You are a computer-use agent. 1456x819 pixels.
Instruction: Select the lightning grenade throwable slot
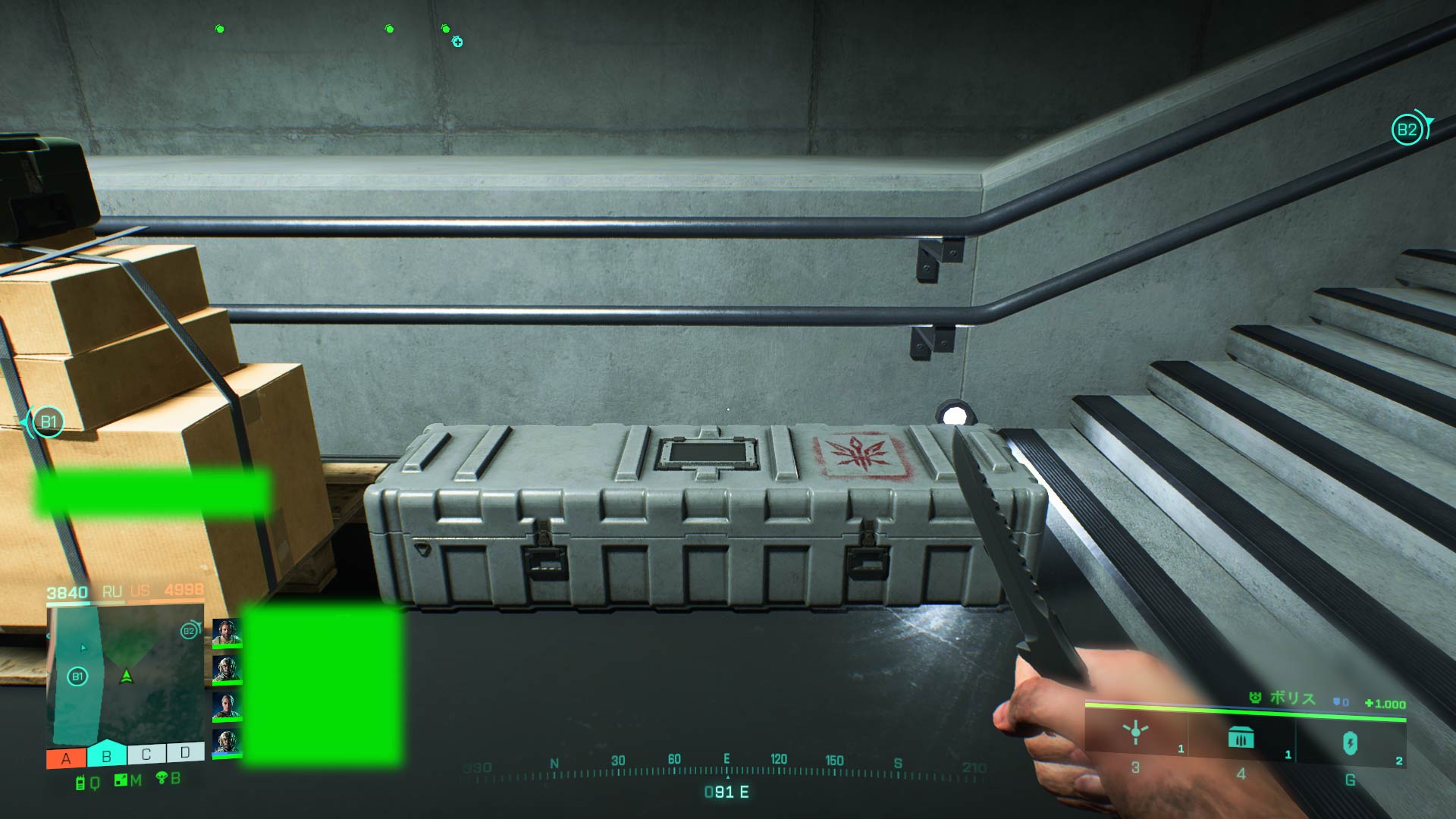pos(1350,743)
